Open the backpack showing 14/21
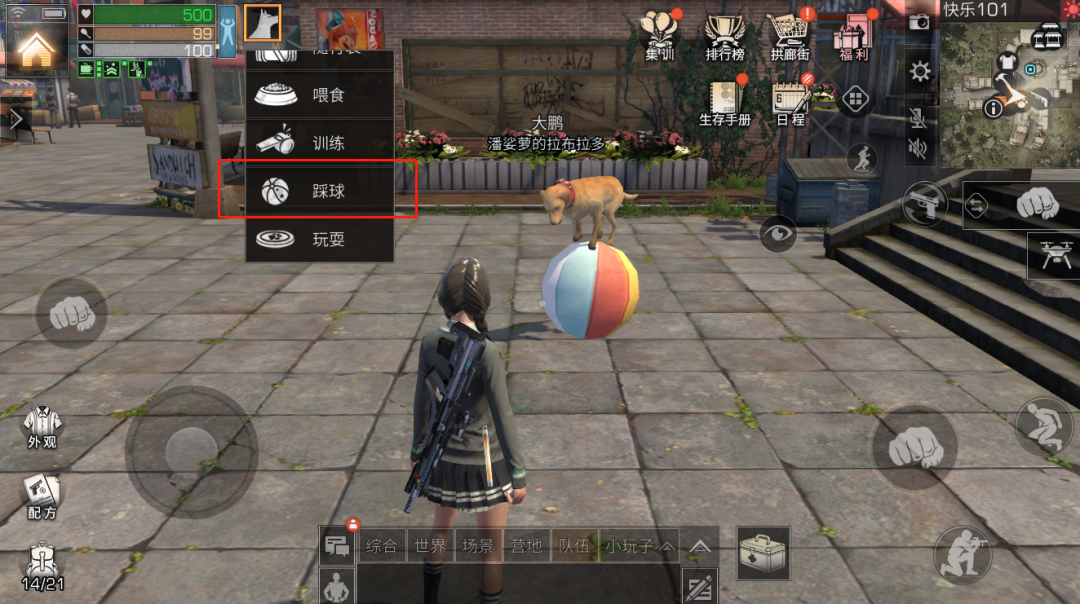 tap(42, 566)
